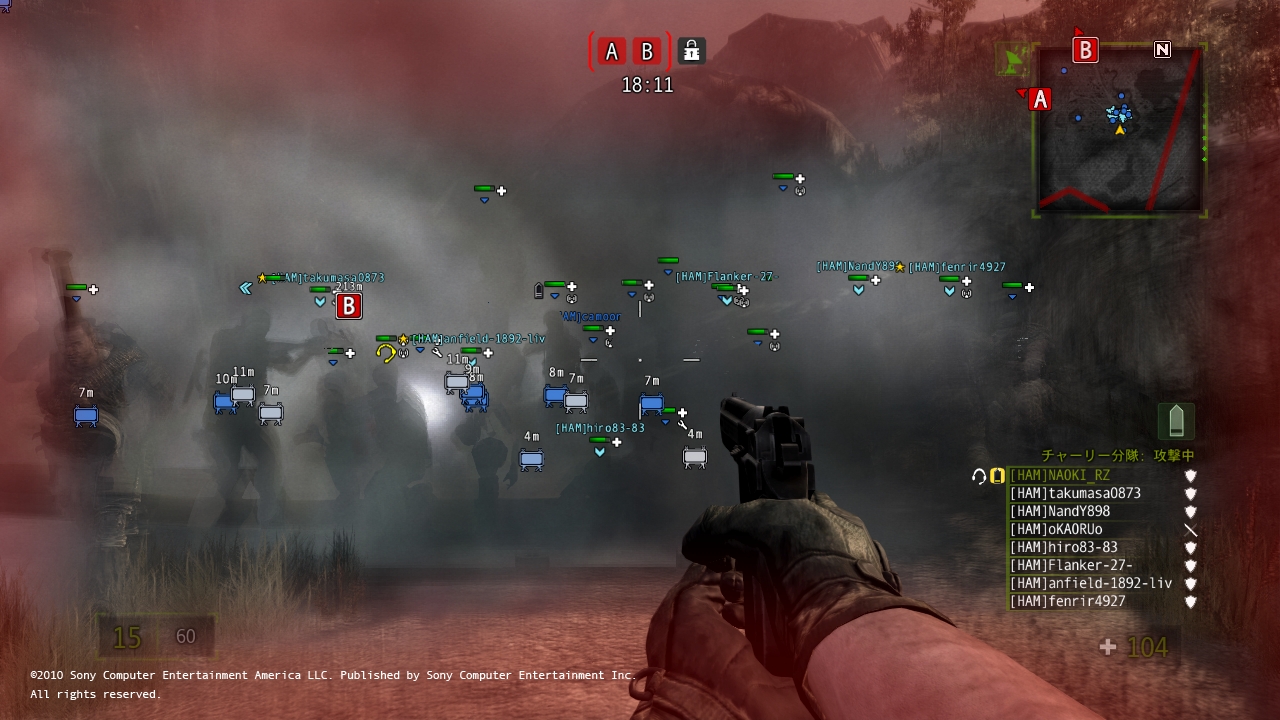Image resolution: width=1280 pixels, height=720 pixels.
Task: Select [HAM]takumasa0873 in the squad list
Action: pos(1075,494)
